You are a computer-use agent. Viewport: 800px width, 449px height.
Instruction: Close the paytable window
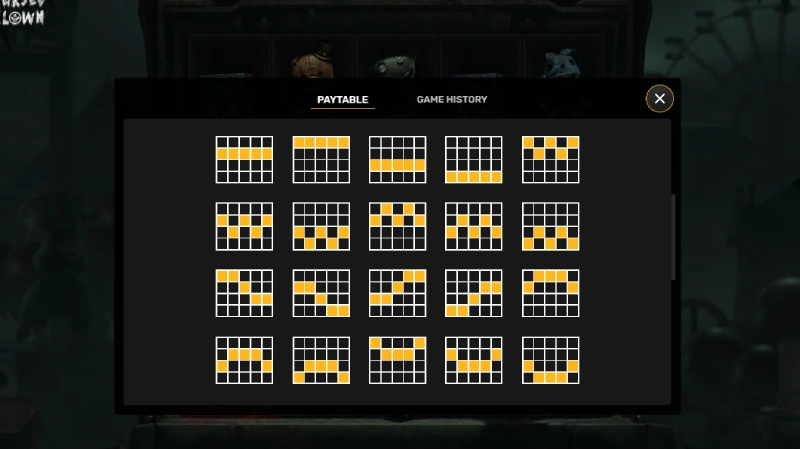[x=659, y=98]
